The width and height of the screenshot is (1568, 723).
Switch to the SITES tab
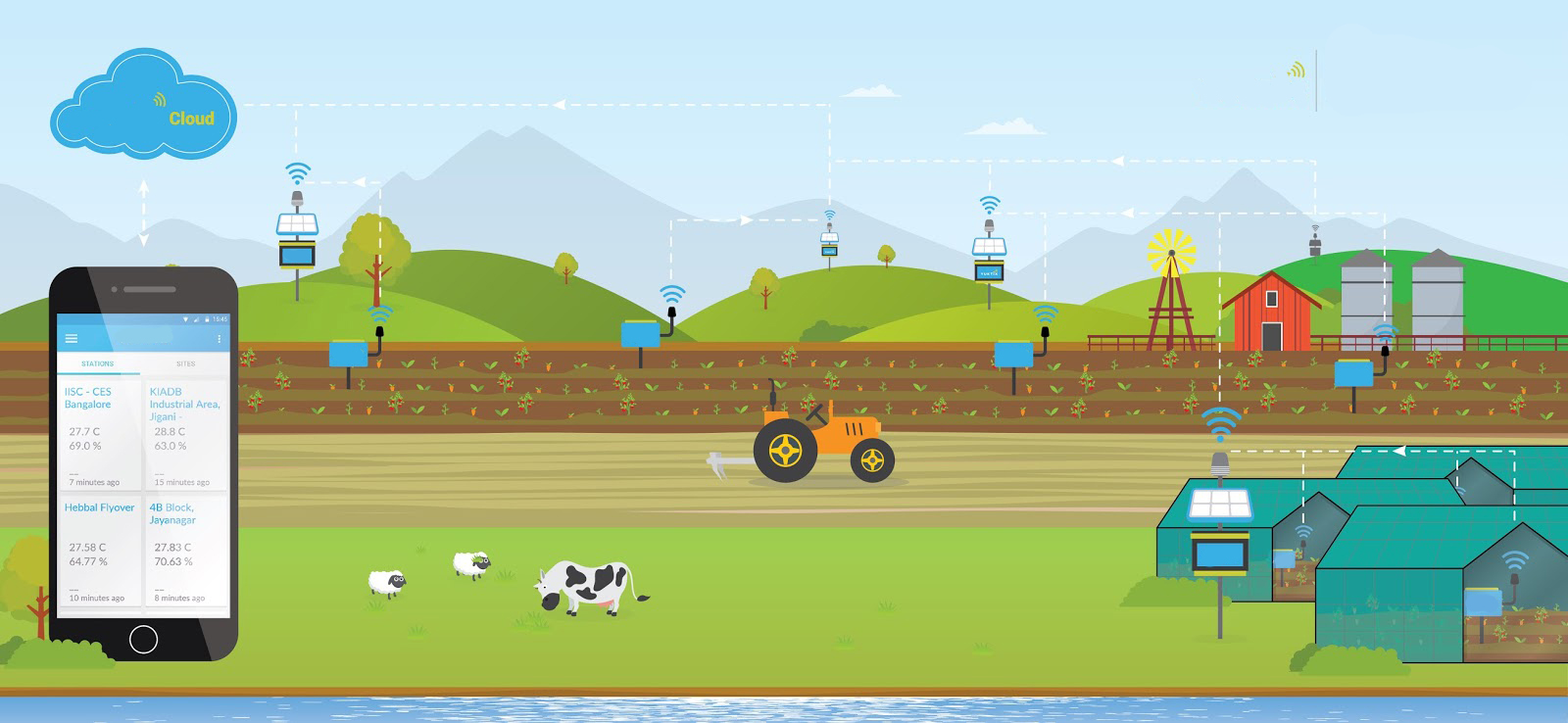click(186, 363)
